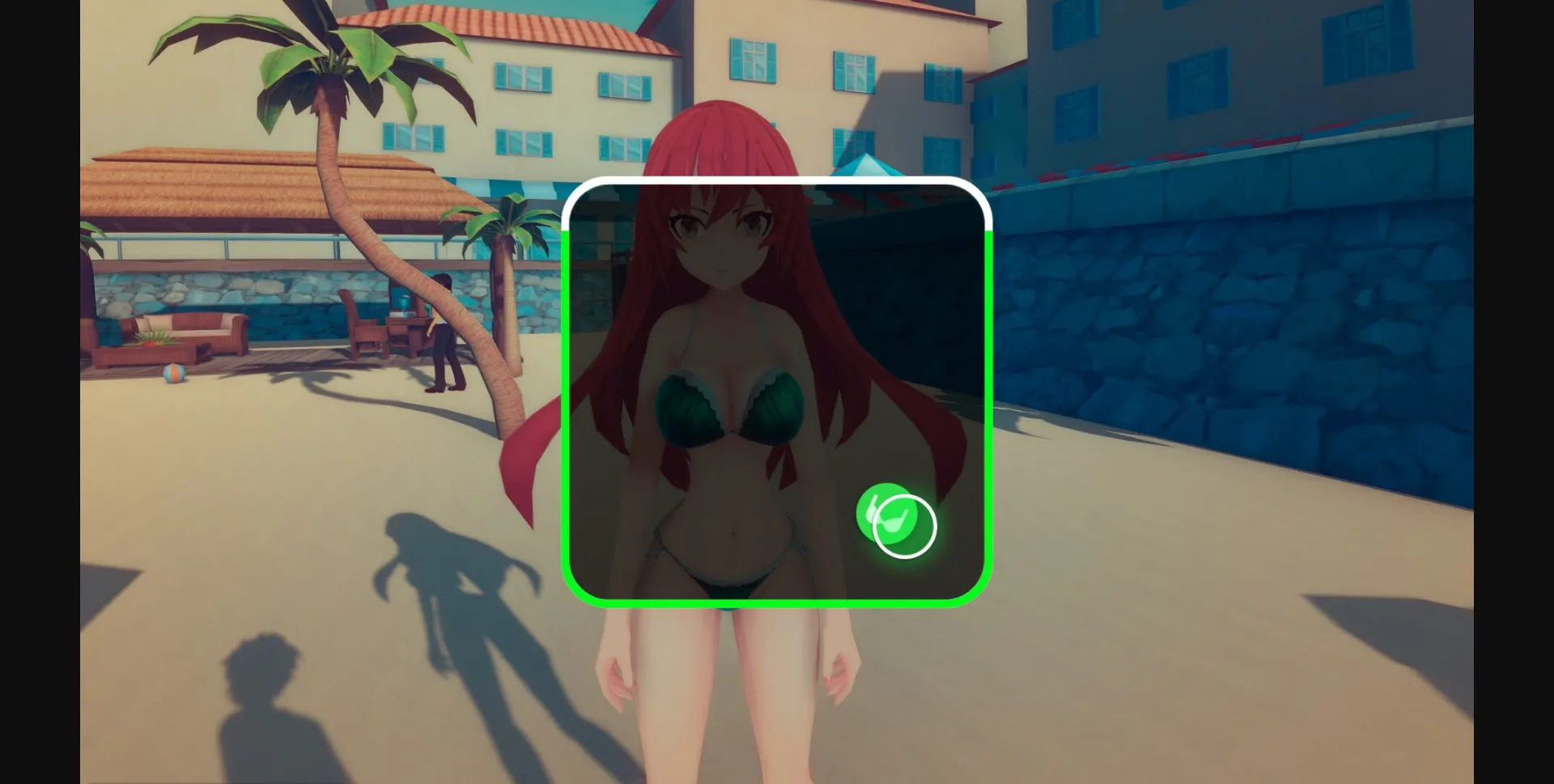Click the glowing green progress border of the viewfinder
1554x784 pixels.
(x=775, y=601)
